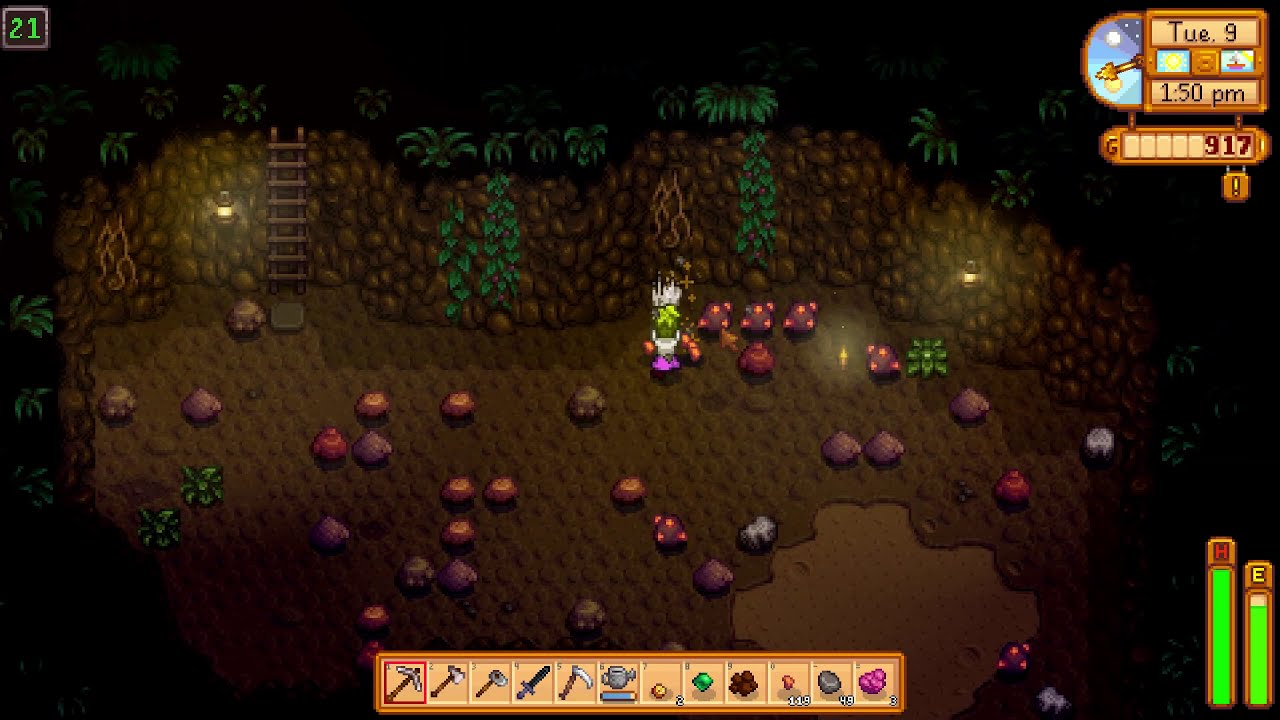Choose the hoe in the toolbar
The height and width of the screenshot is (720, 1280).
[x=490, y=683]
